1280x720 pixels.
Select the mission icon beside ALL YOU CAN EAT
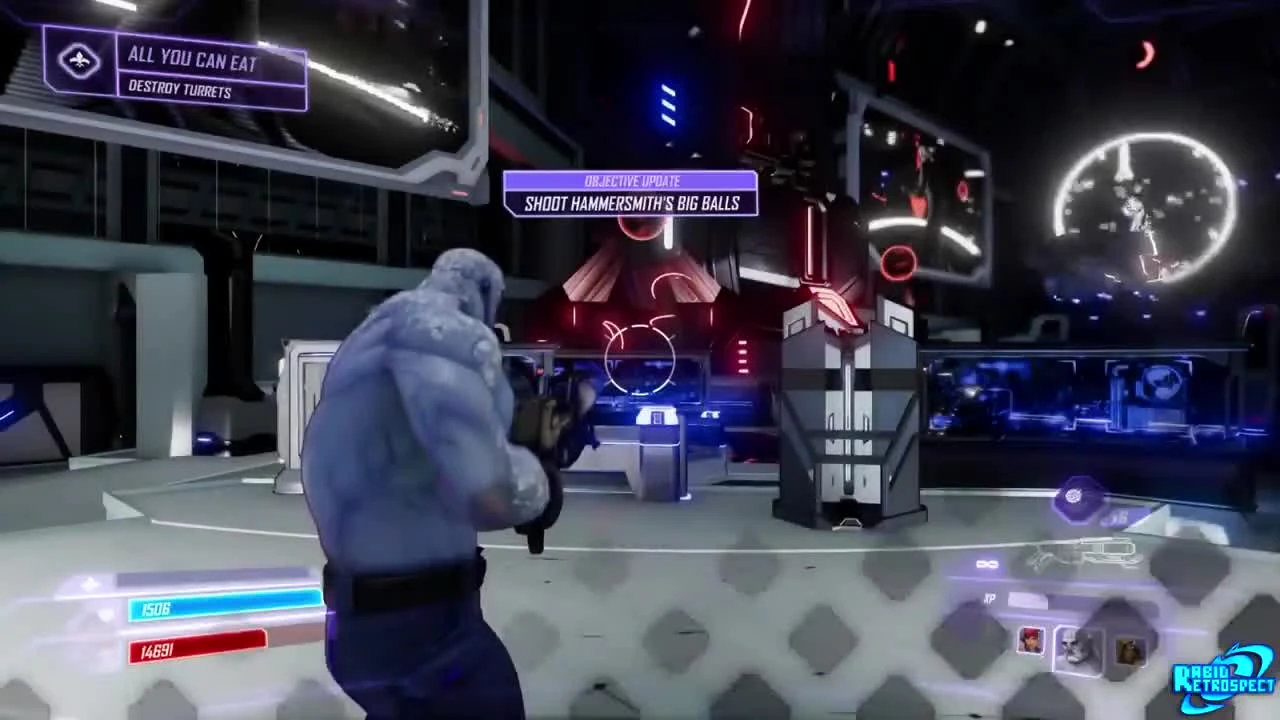[78, 62]
